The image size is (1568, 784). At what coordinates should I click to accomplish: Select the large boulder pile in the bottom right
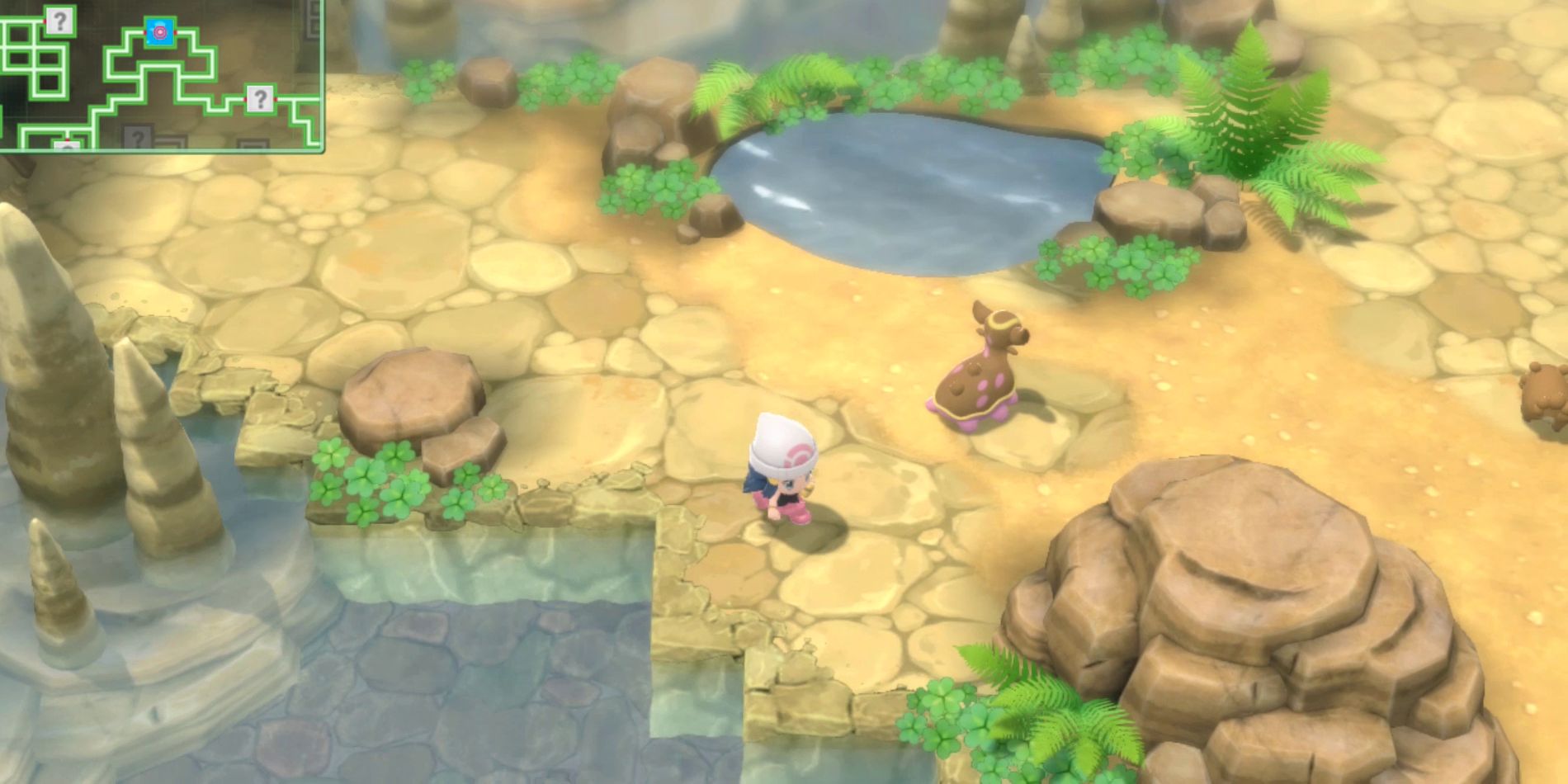tap(1238, 627)
